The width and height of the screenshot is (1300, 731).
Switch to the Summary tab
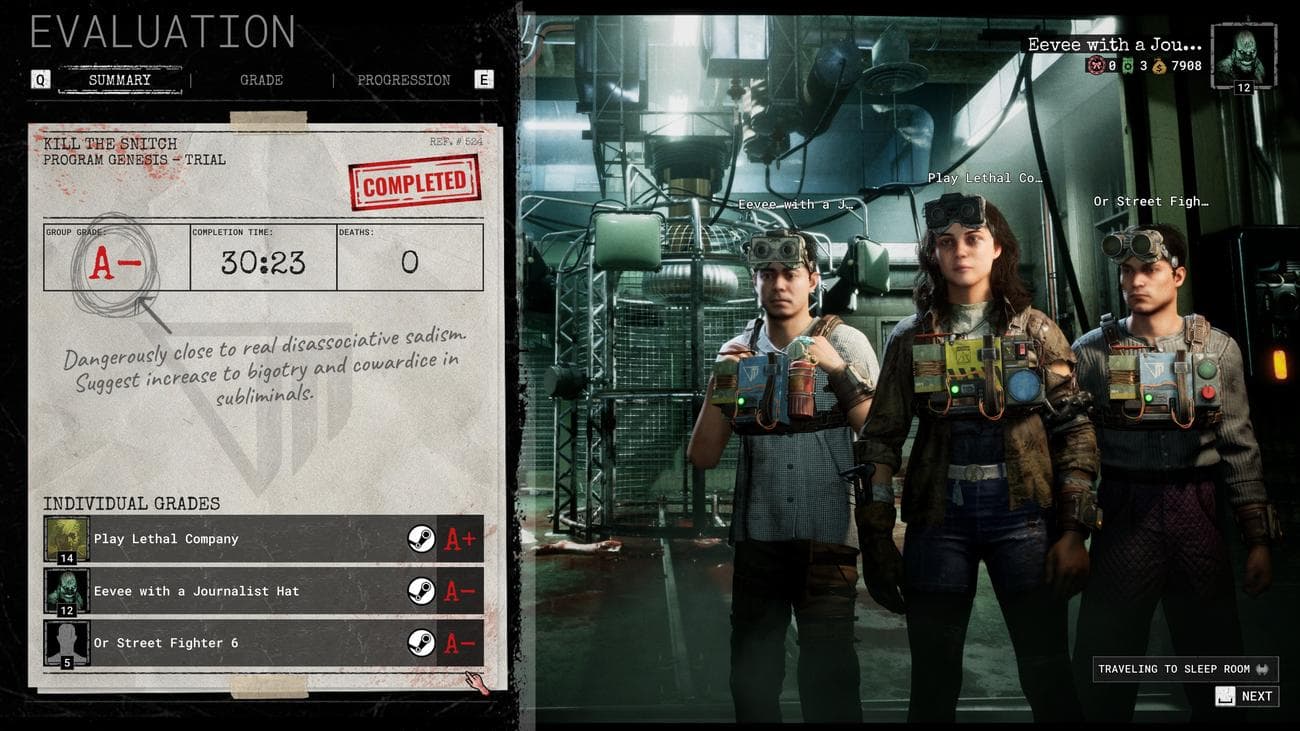pyautogui.click(x=120, y=80)
